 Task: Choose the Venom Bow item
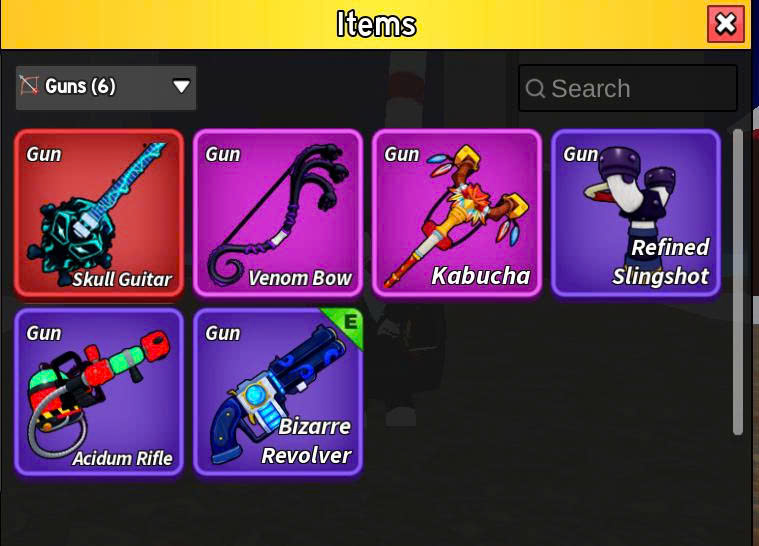click(277, 213)
